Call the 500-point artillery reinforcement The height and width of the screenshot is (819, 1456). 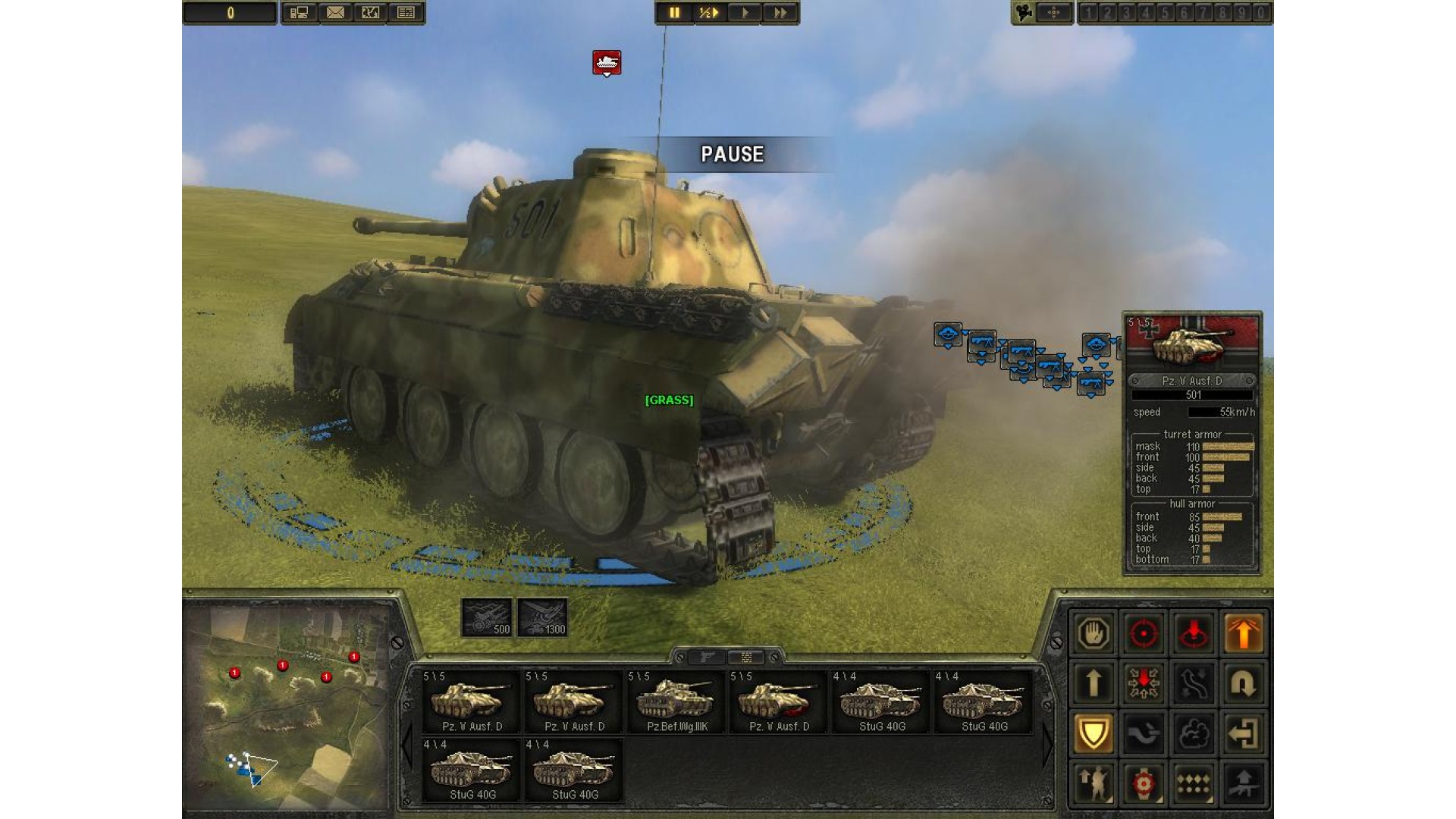(486, 617)
